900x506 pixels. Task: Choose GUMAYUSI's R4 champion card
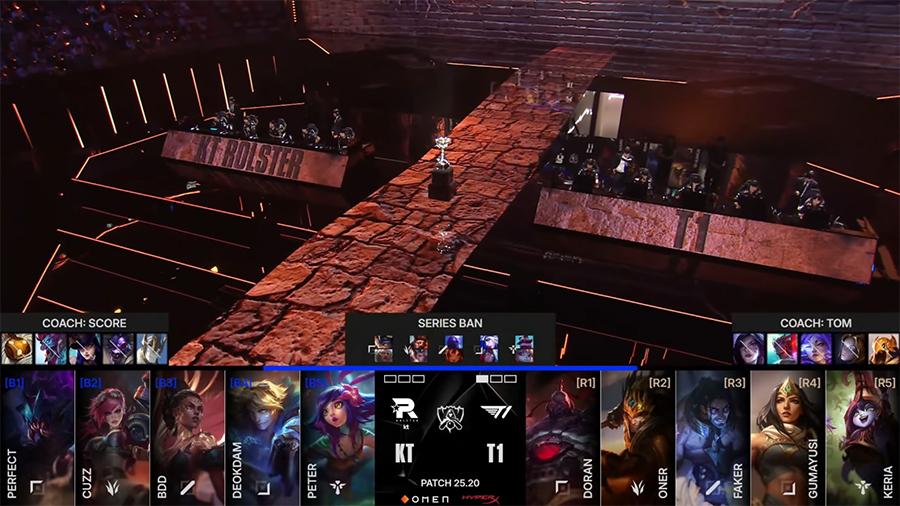[787, 437]
